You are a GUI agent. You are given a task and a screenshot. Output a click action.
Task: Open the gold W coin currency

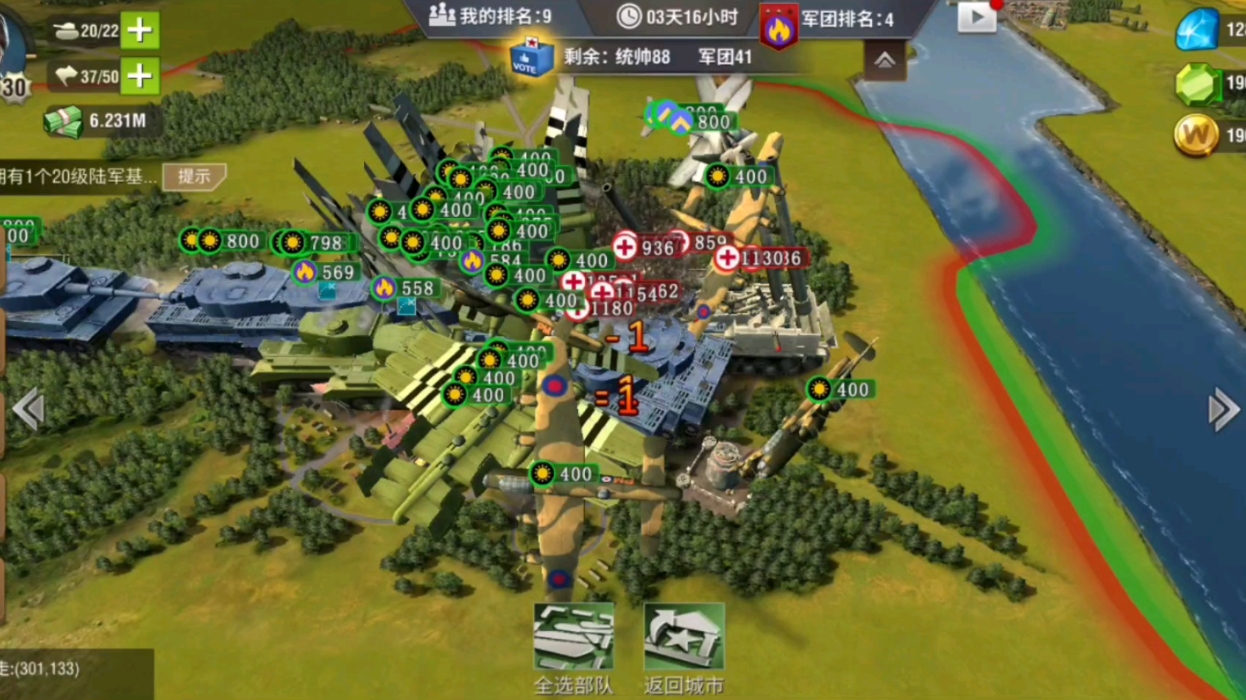(1196, 135)
